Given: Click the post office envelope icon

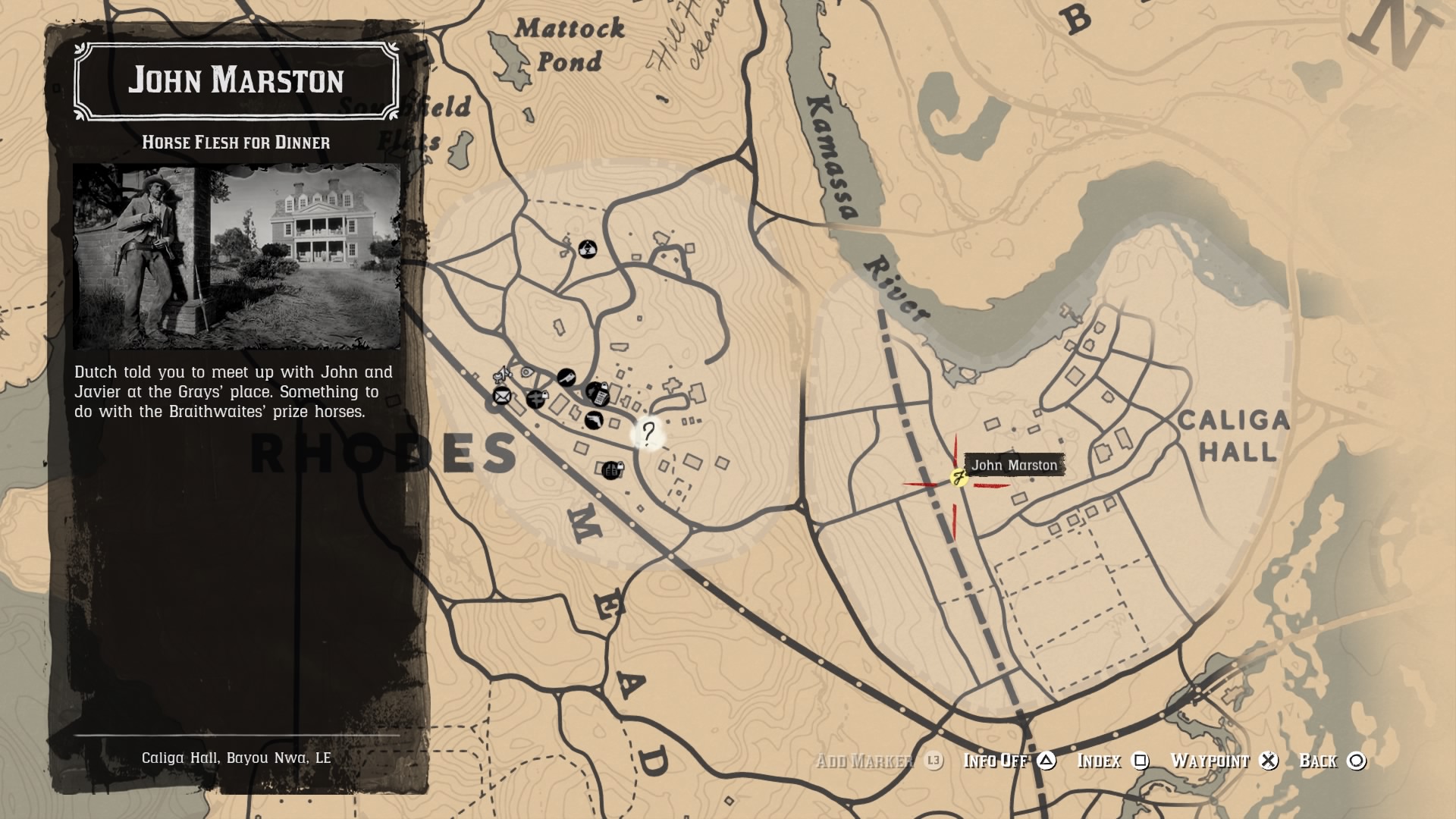Looking at the screenshot, I should 501,397.
